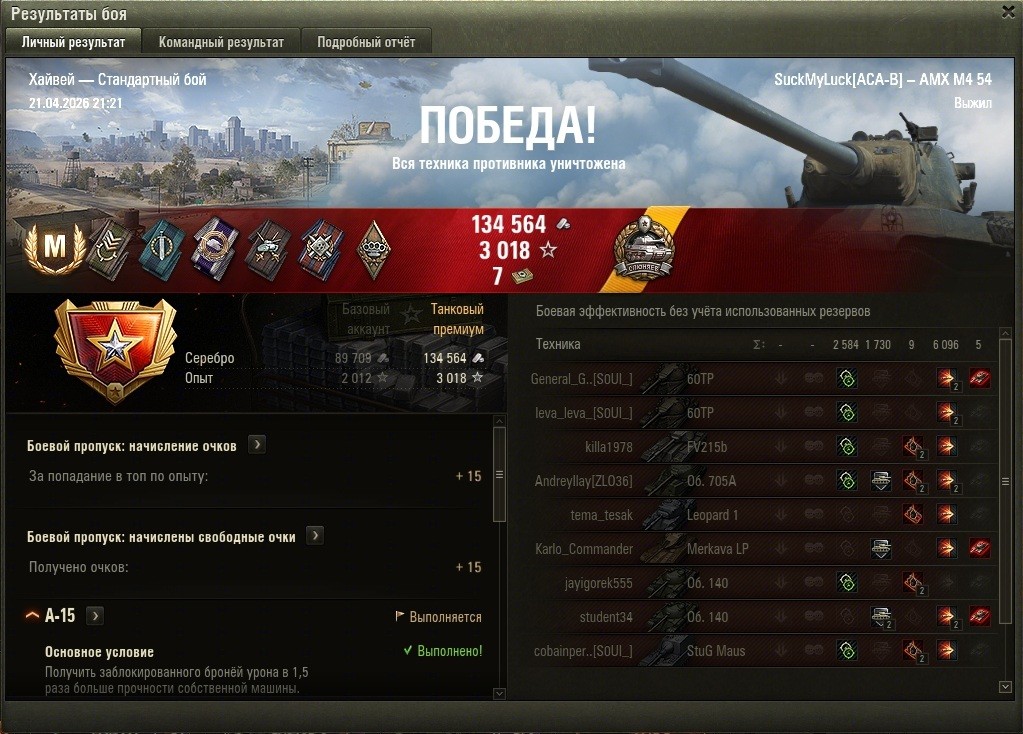Expand Боевой пропуск: начислены свободные очки arrow
This screenshot has height=734, width=1023.
315,536
